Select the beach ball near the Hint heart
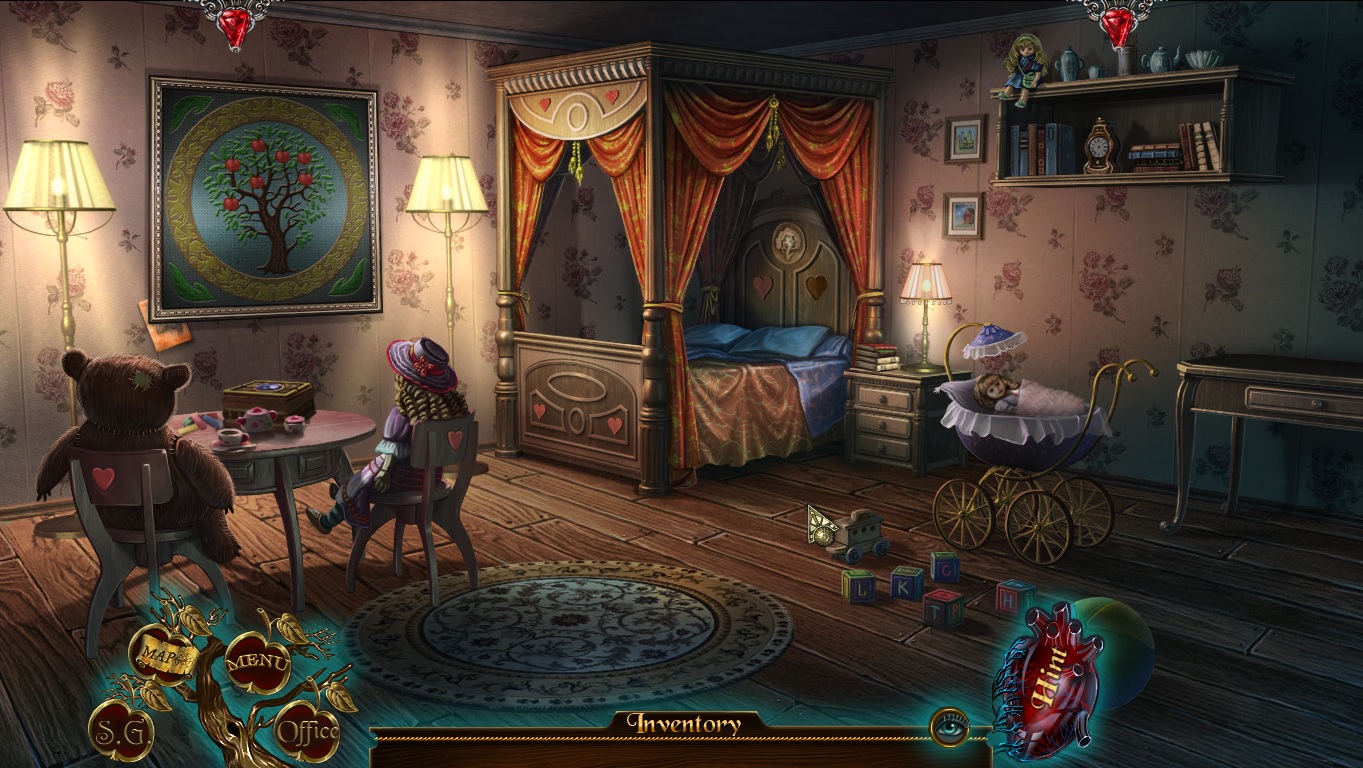Viewport: 1363px width, 768px height. 1125,650
